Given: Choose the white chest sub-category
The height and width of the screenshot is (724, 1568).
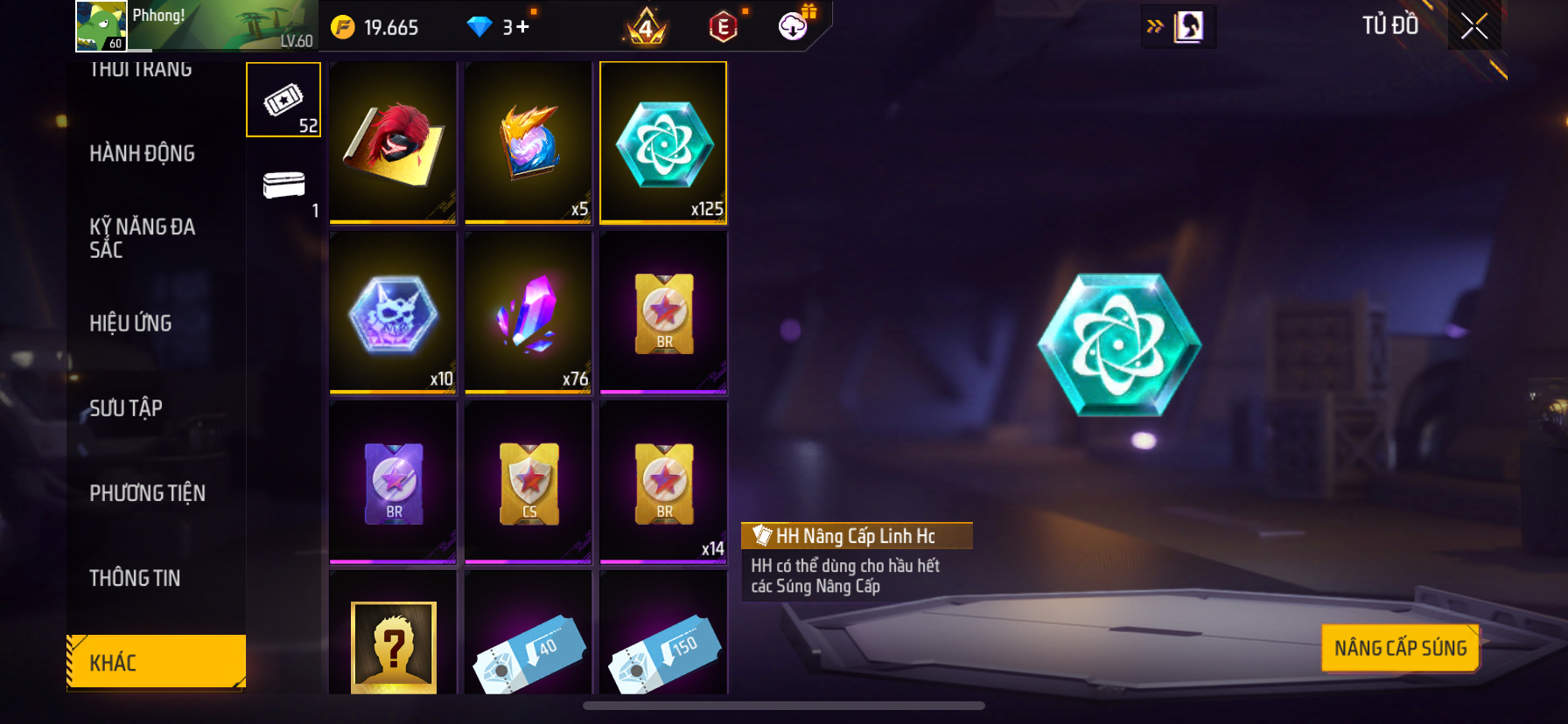Looking at the screenshot, I should coord(283,186).
